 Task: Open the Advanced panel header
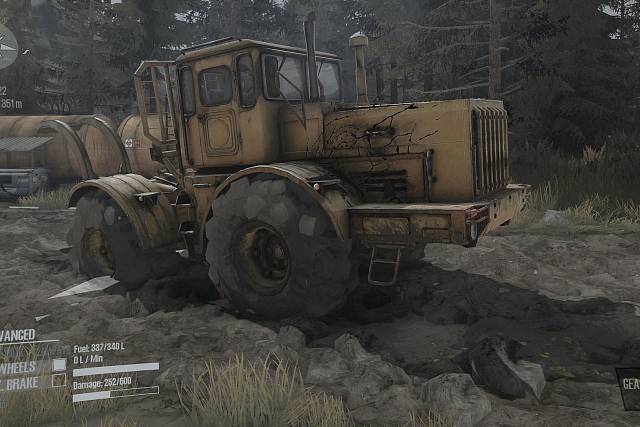click(x=20, y=336)
